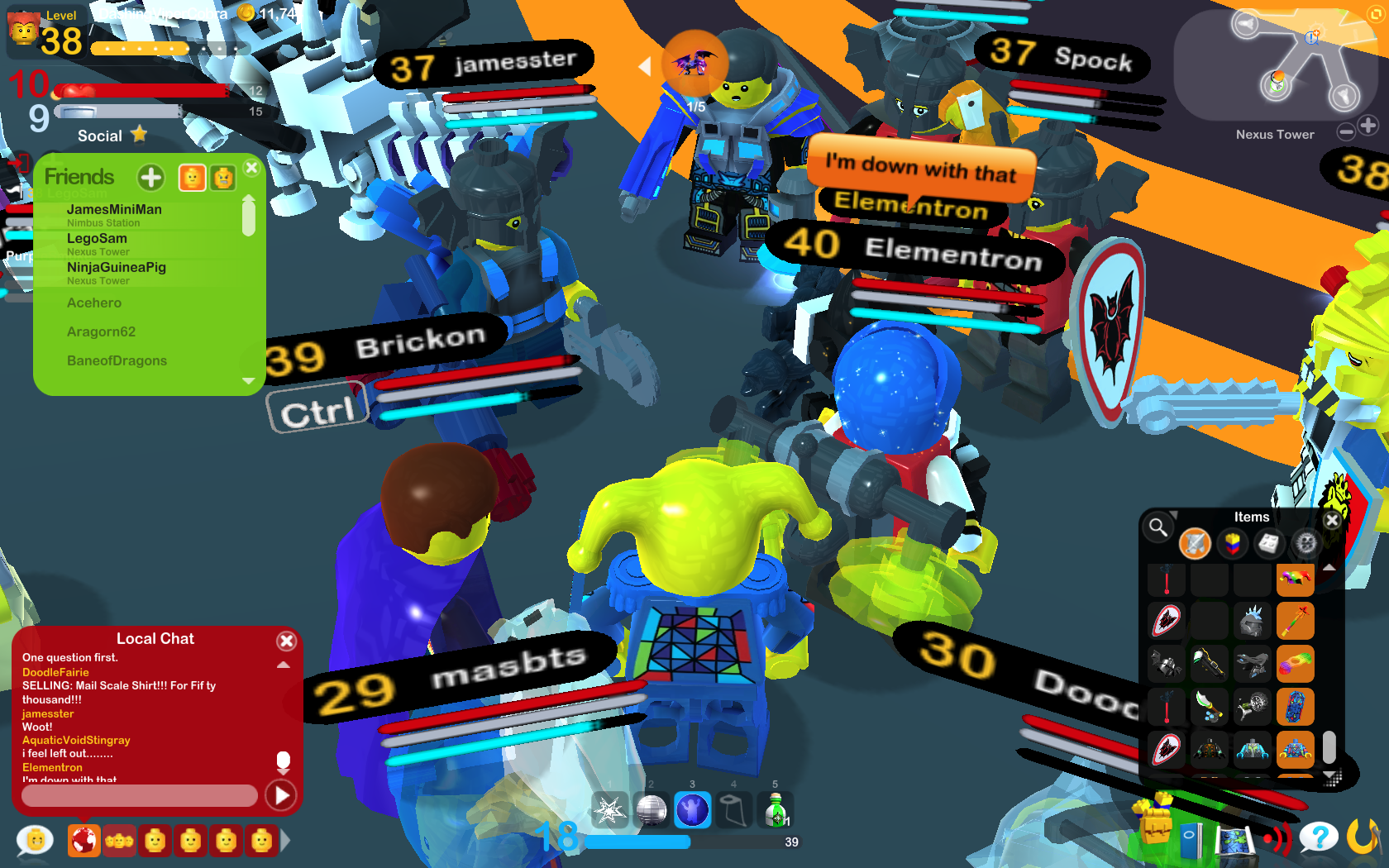Image resolution: width=1389 pixels, height=868 pixels.
Task: Open the world chat globe icon
Action: 86,840
